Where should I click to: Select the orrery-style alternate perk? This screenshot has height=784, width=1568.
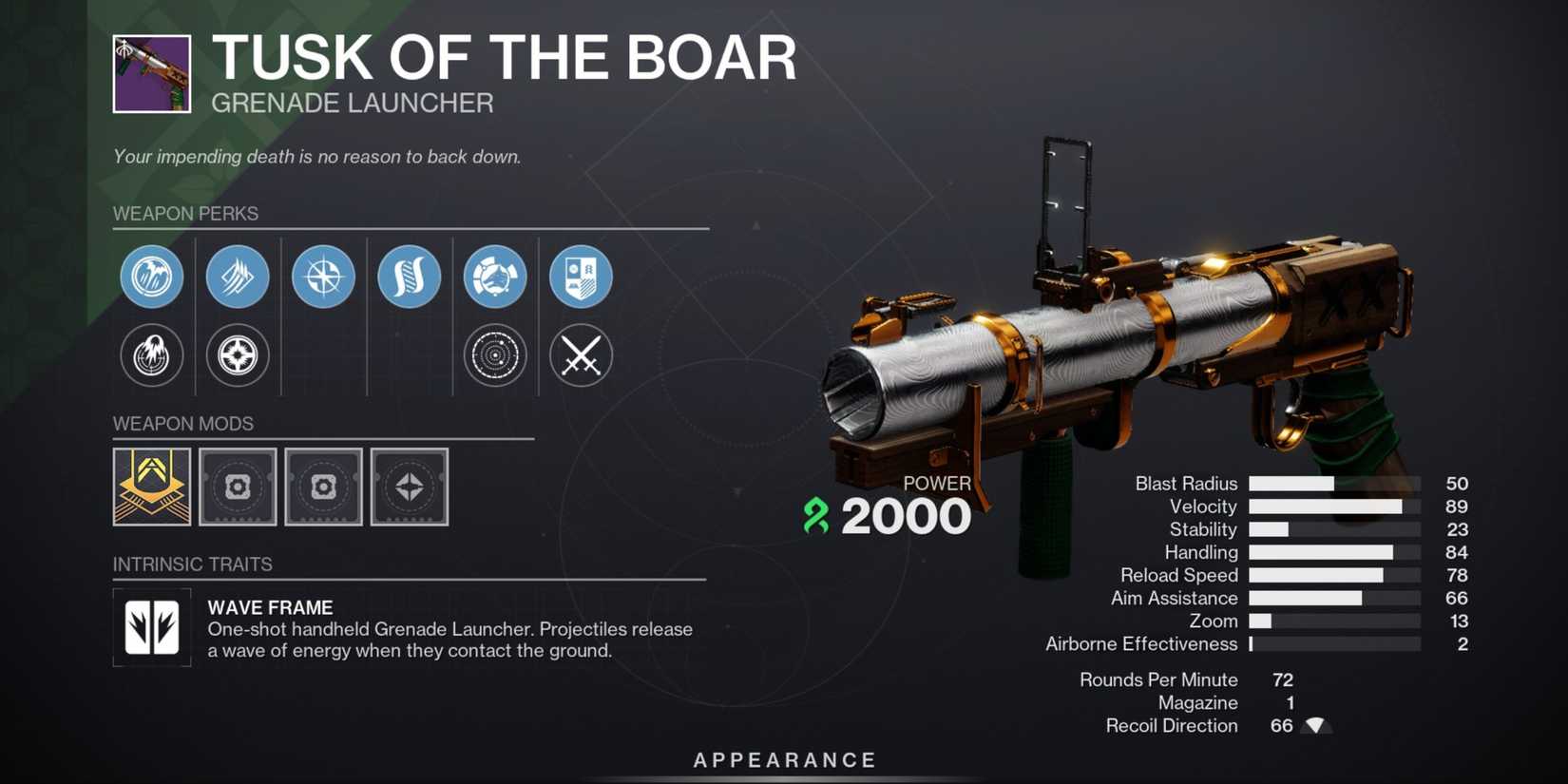click(494, 356)
